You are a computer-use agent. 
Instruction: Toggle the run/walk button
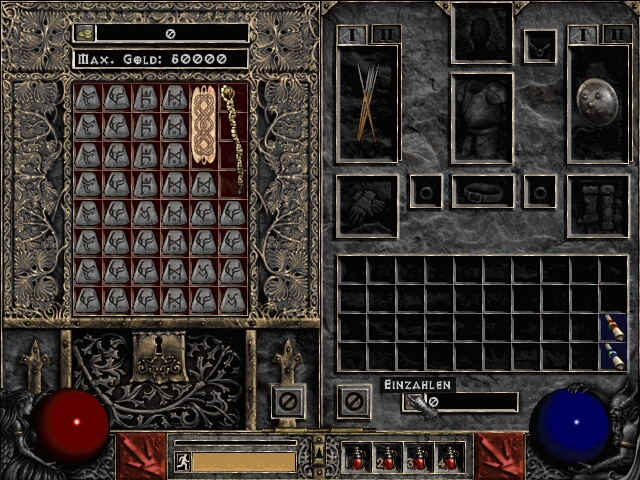183,461
